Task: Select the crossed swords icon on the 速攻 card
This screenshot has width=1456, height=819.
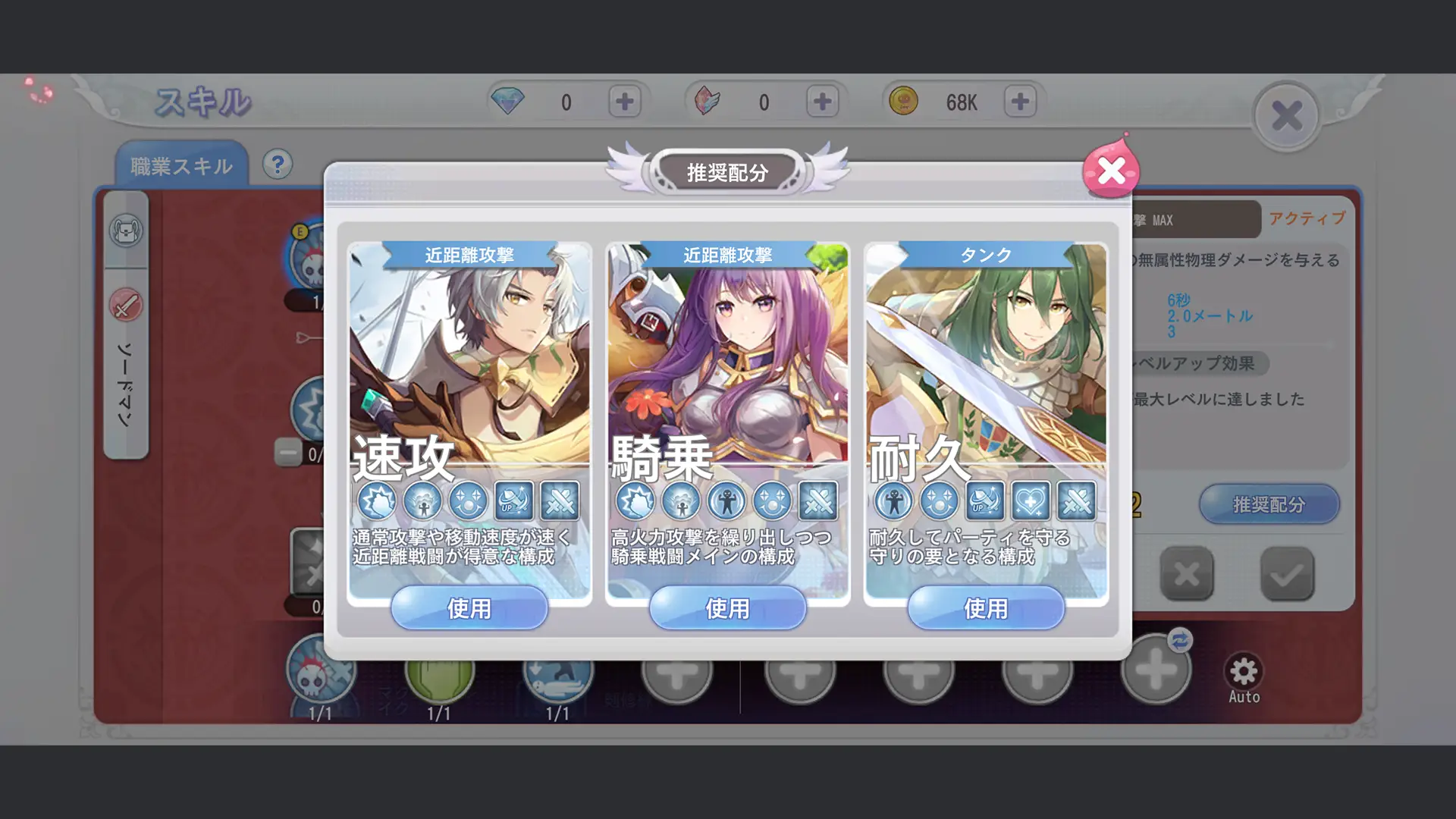Action: point(561,500)
